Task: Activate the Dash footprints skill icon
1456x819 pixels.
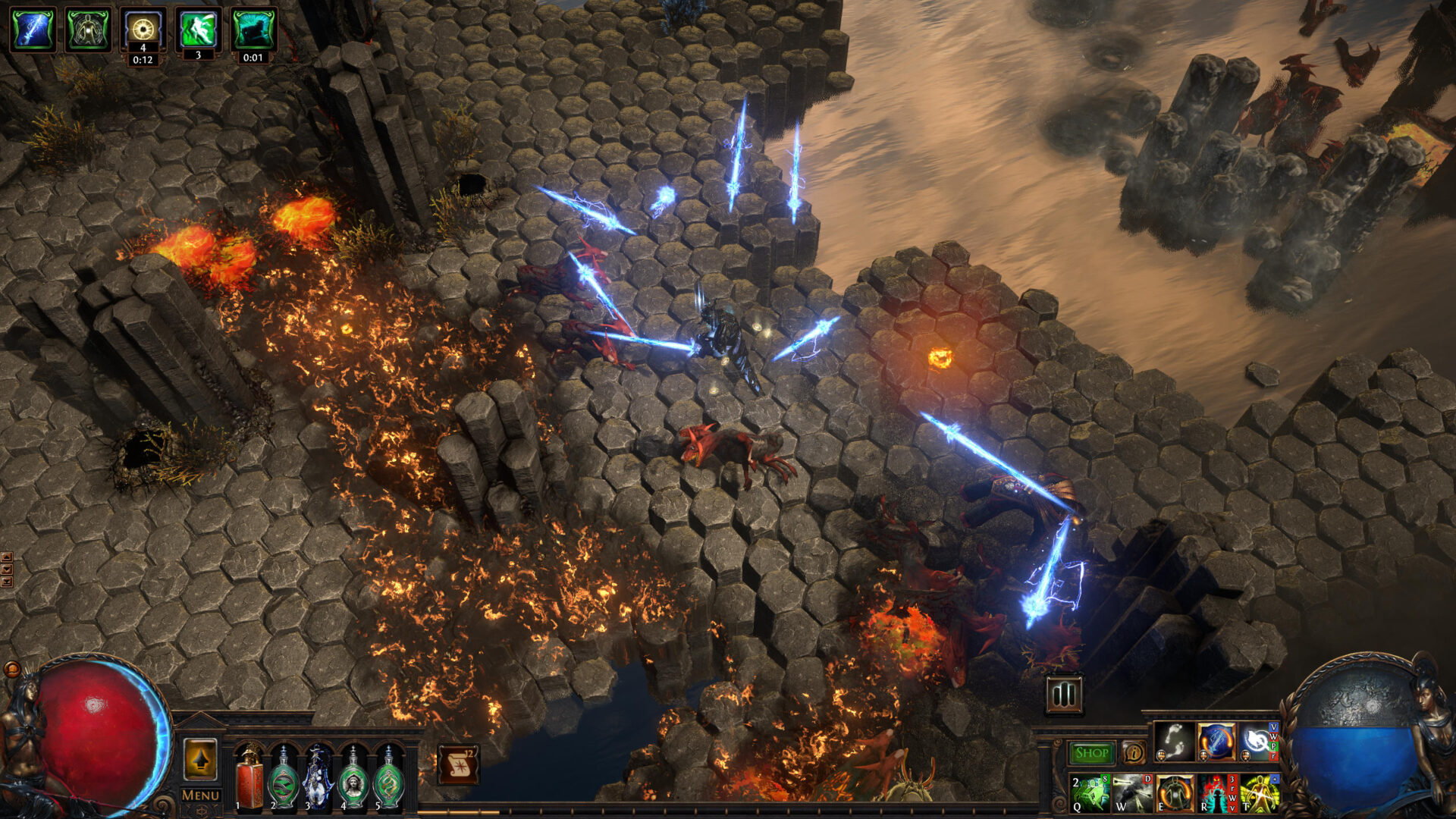Action: click(1173, 742)
